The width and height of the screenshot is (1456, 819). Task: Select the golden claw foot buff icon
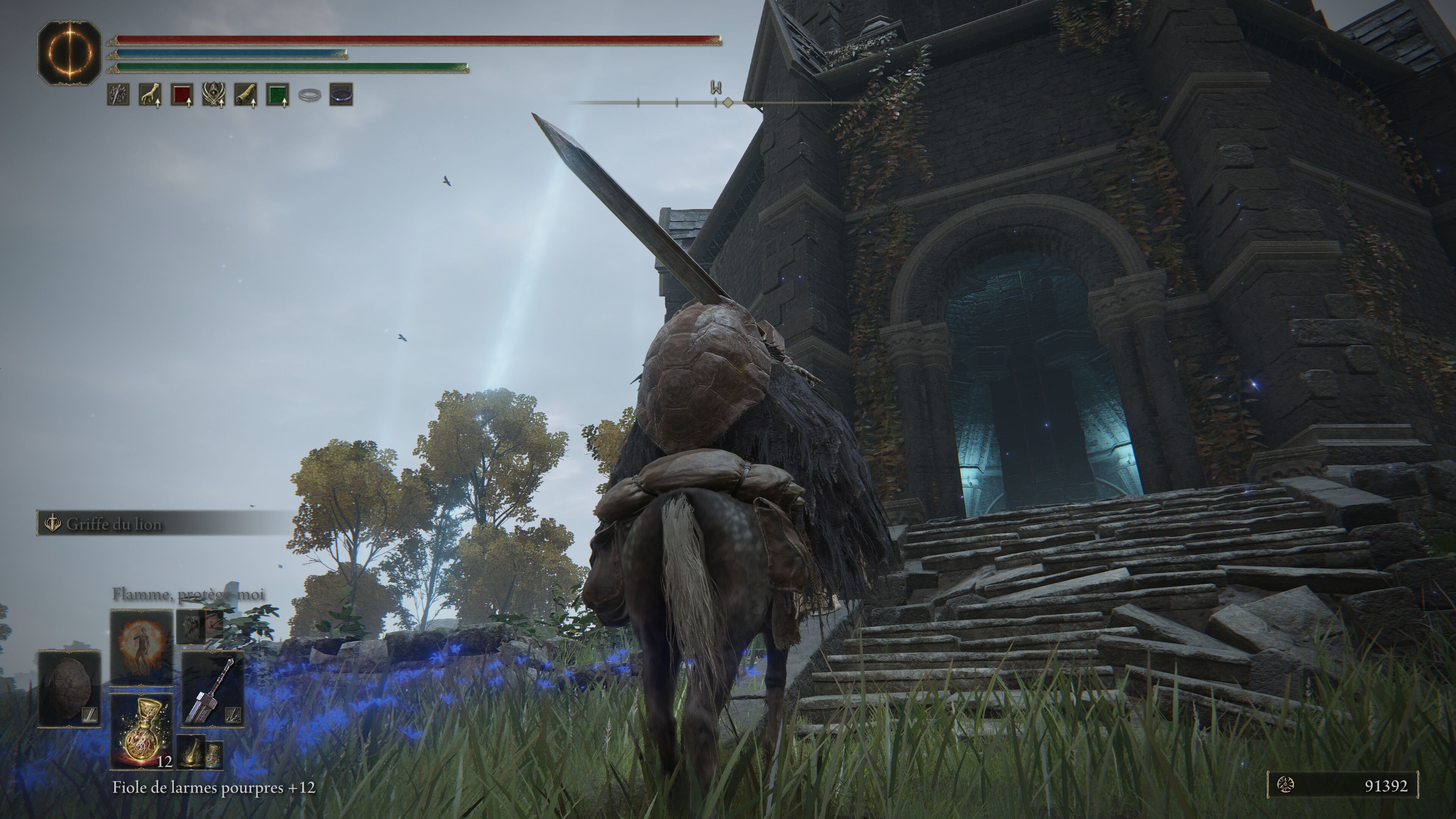pyautogui.click(x=150, y=95)
